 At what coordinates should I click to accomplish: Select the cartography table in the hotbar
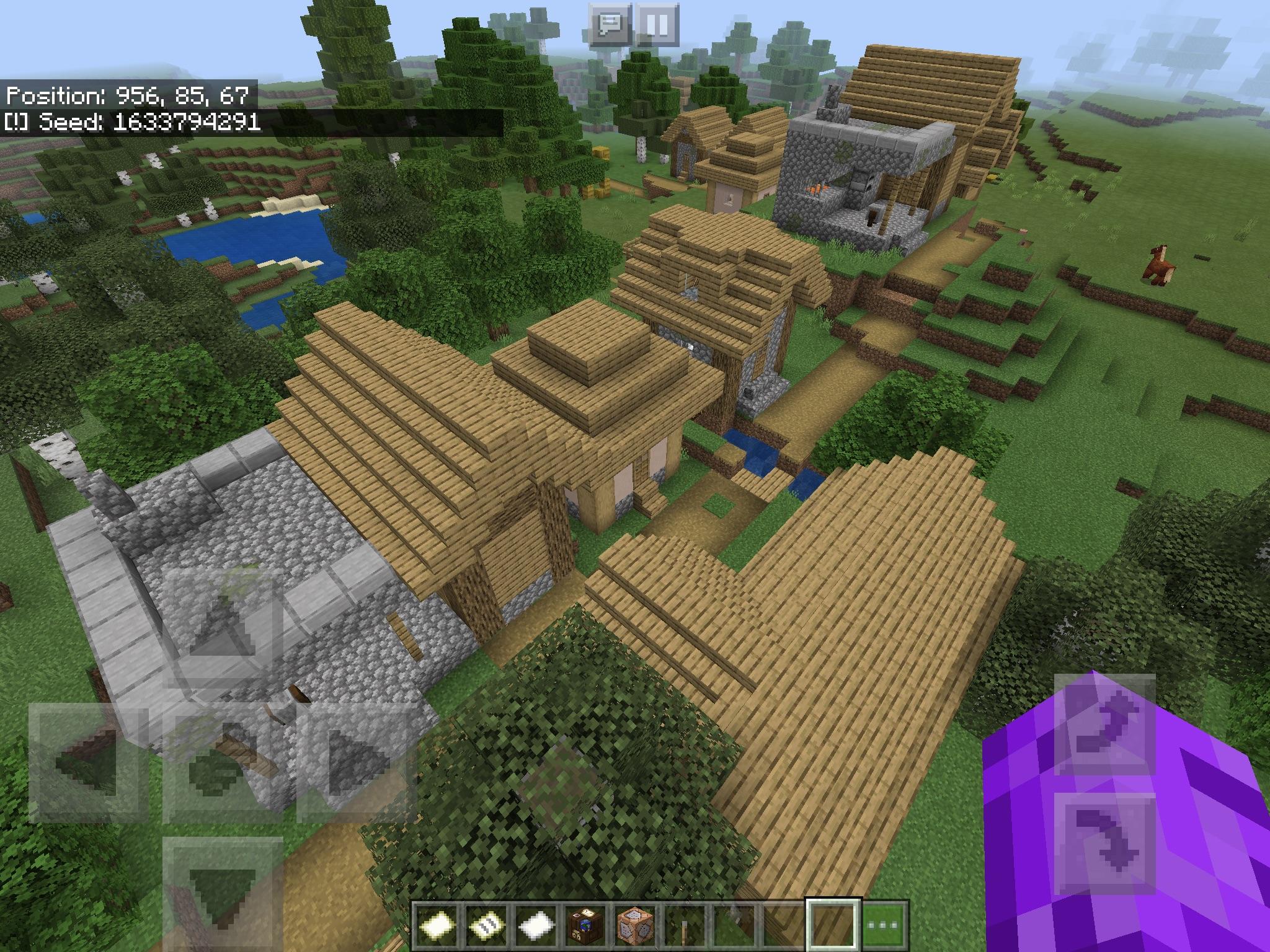[x=586, y=925]
